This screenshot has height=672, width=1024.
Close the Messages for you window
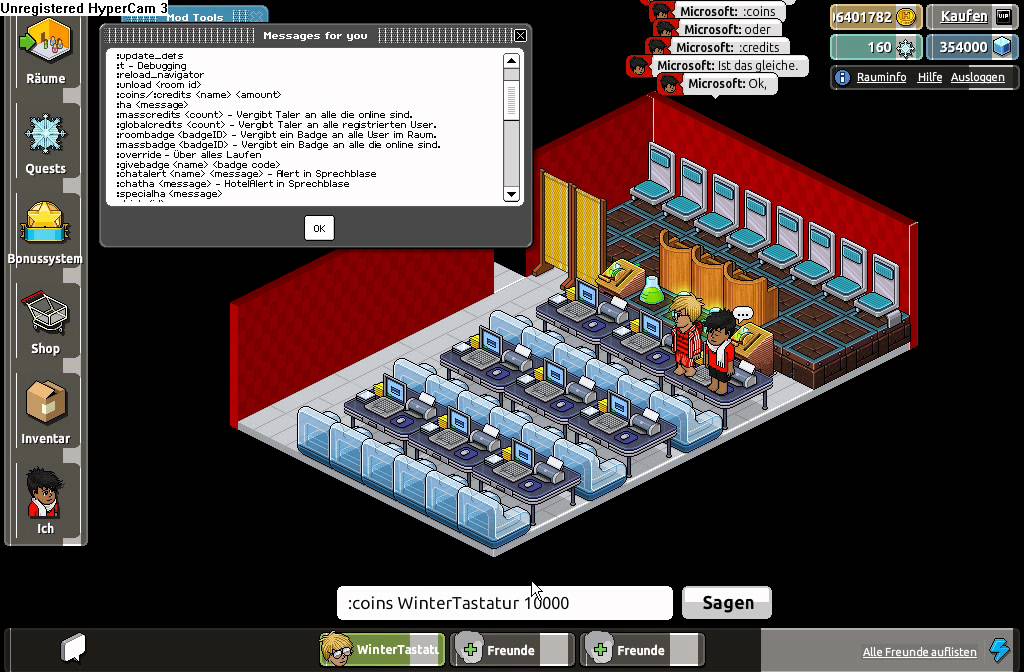coord(520,35)
